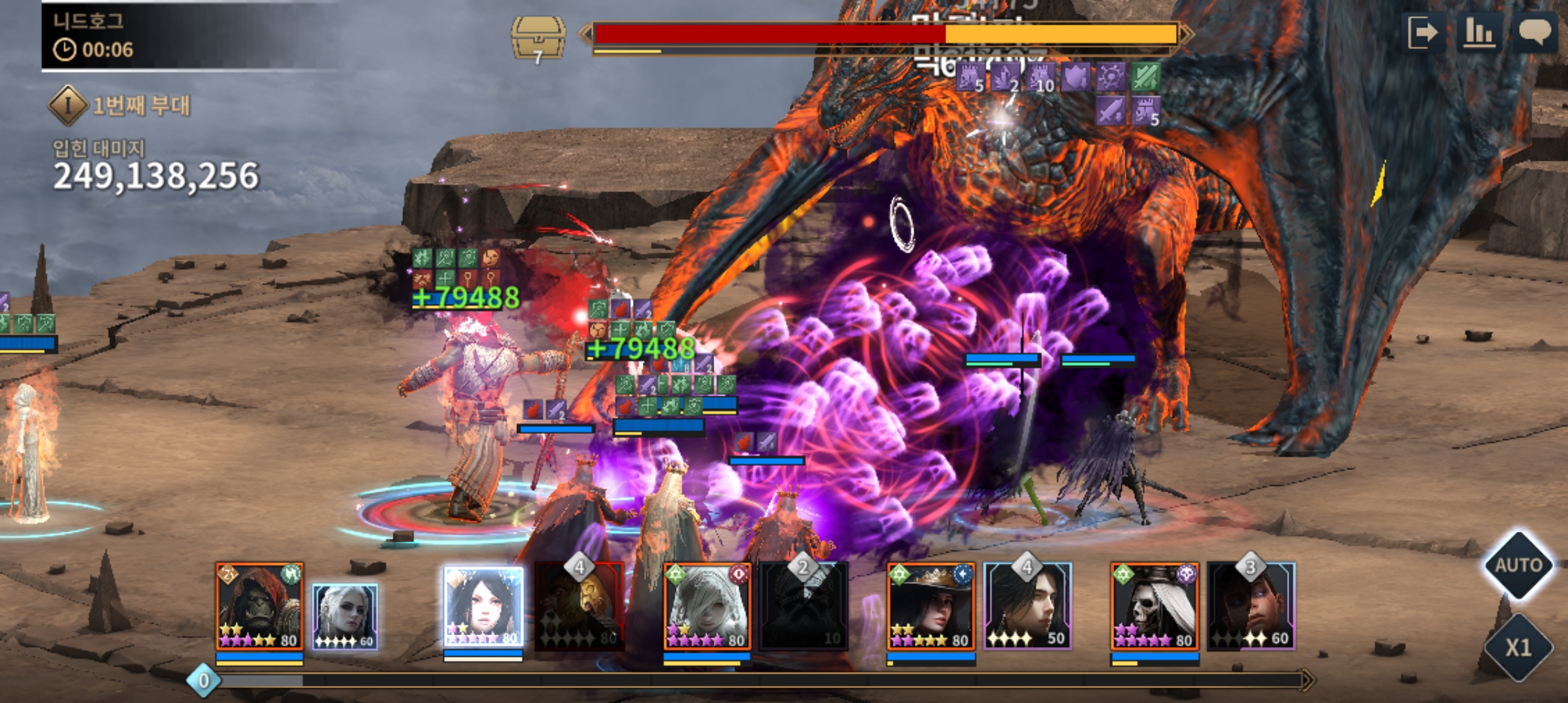Change the X1 battle speed

[1518, 647]
